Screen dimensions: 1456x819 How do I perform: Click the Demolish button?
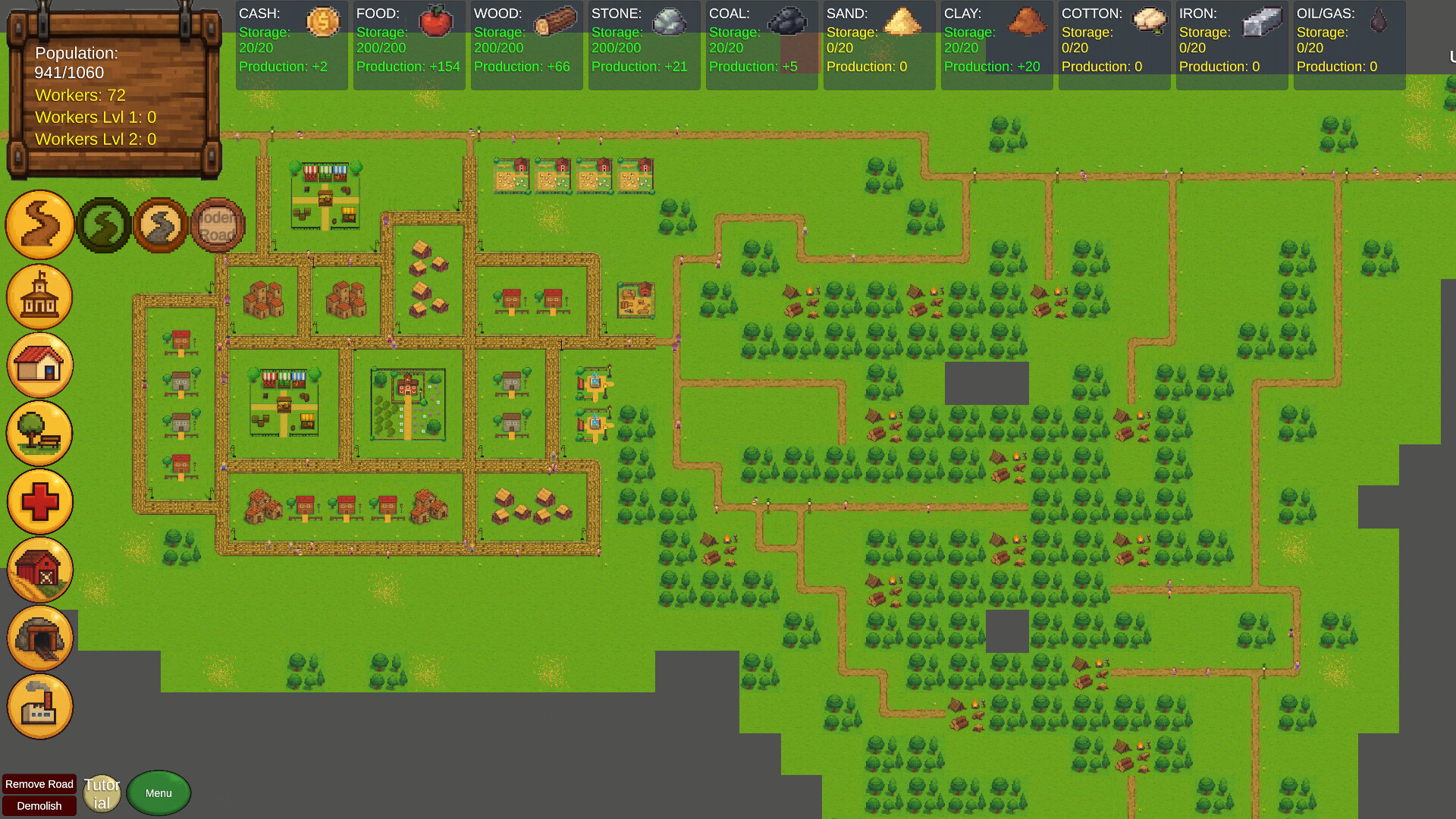coord(39,806)
